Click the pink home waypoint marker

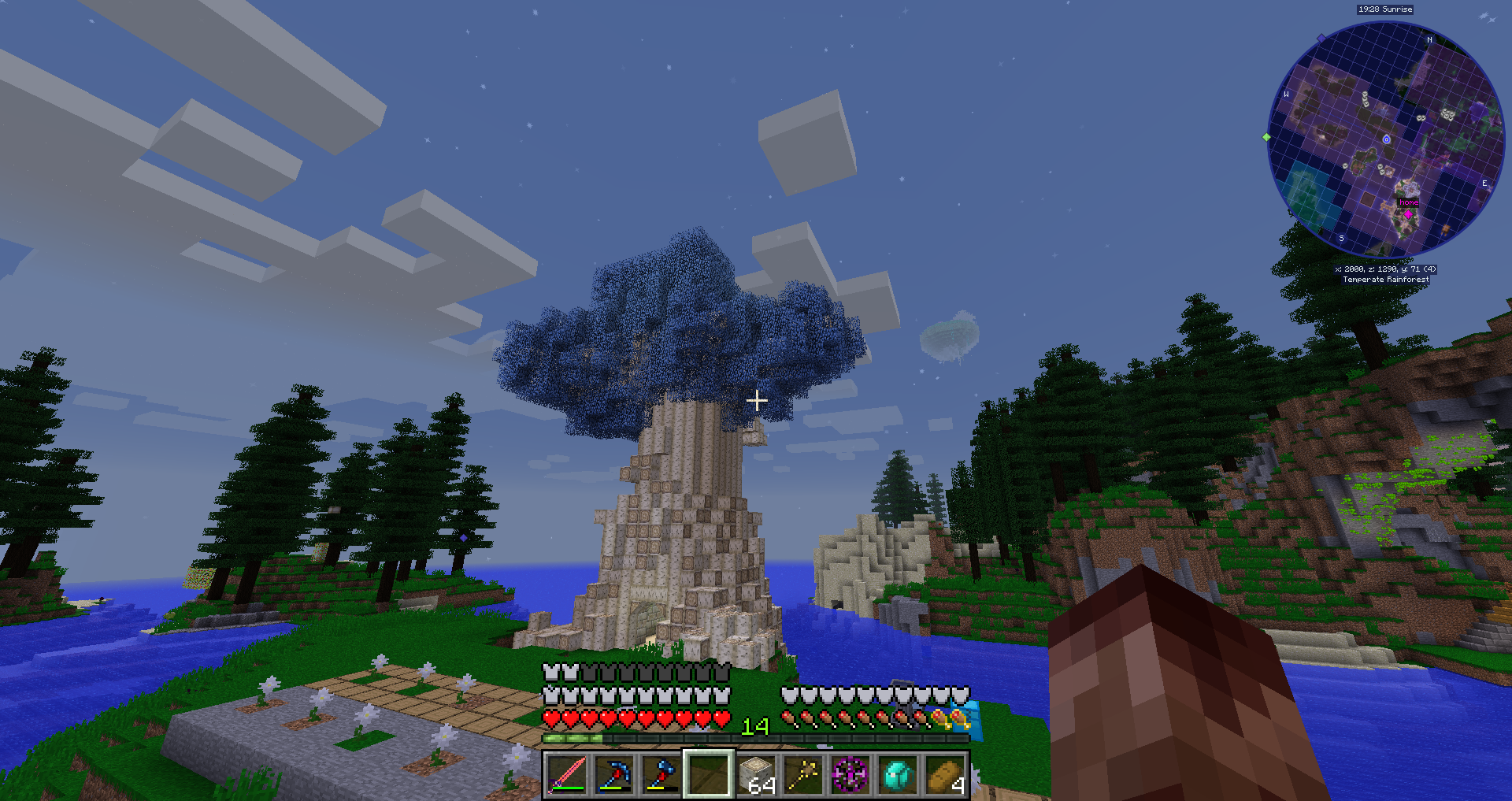point(1408,213)
